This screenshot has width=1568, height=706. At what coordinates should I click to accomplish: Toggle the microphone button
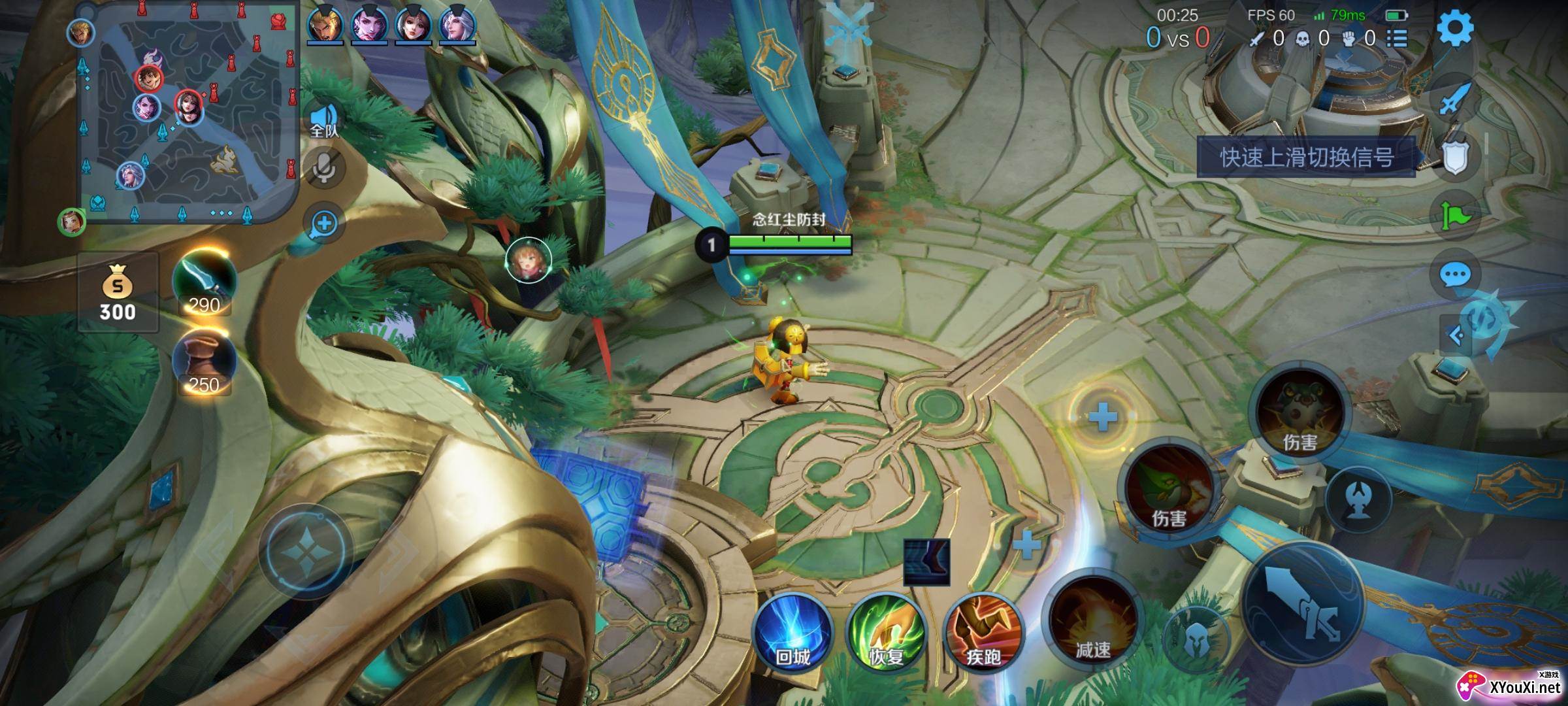[x=324, y=168]
